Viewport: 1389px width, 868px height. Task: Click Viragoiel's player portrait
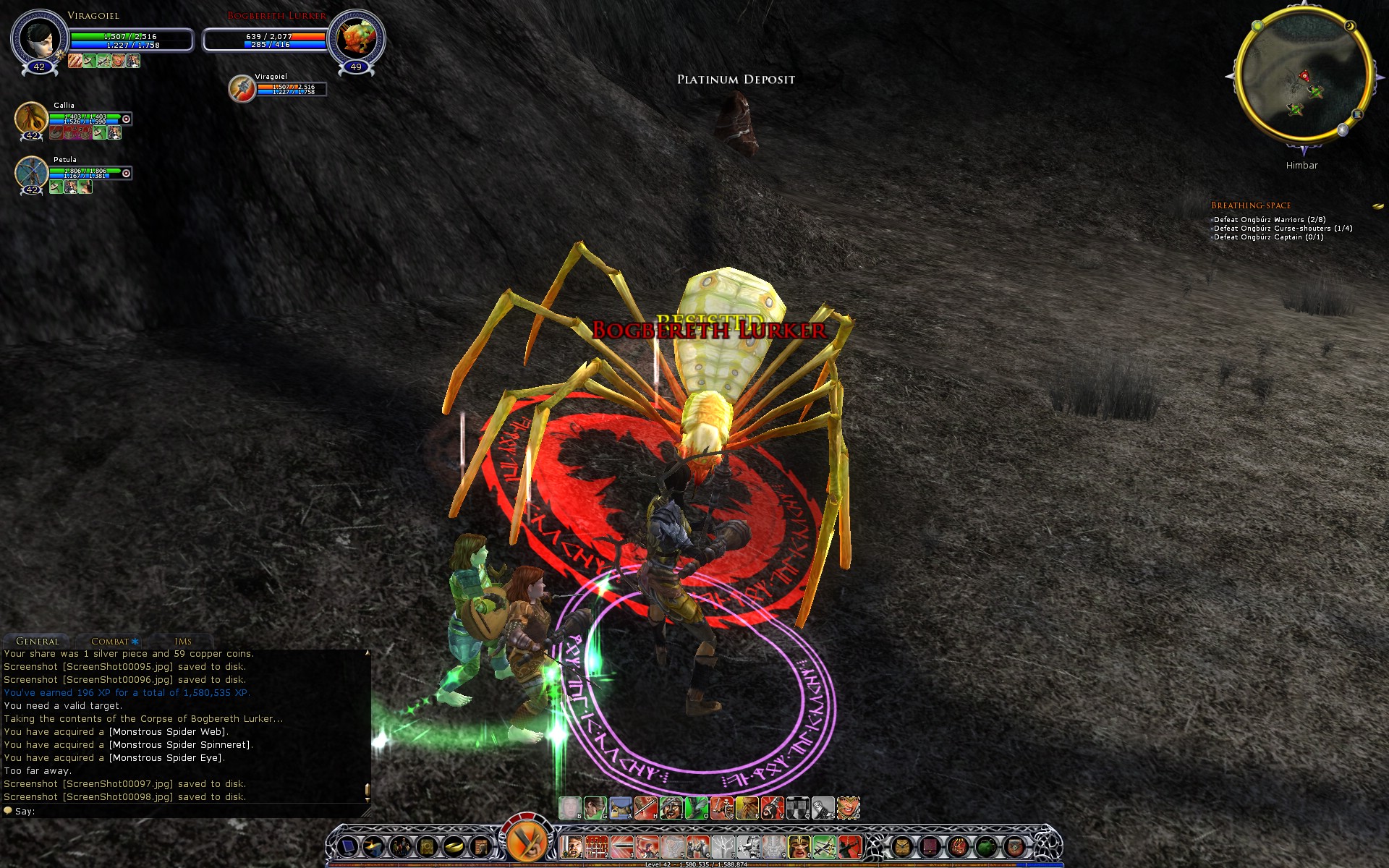(x=39, y=38)
